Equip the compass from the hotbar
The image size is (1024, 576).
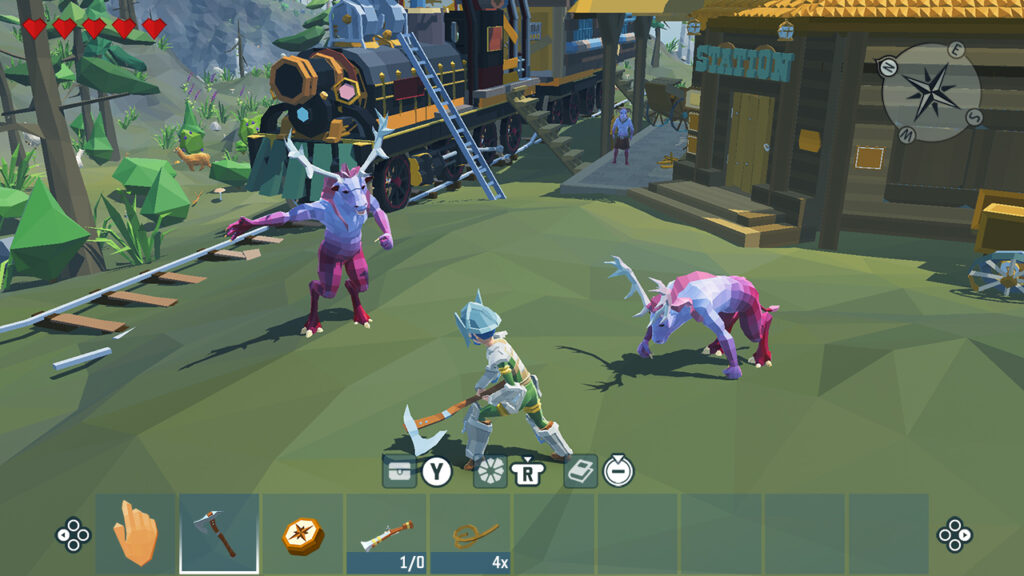(302, 534)
